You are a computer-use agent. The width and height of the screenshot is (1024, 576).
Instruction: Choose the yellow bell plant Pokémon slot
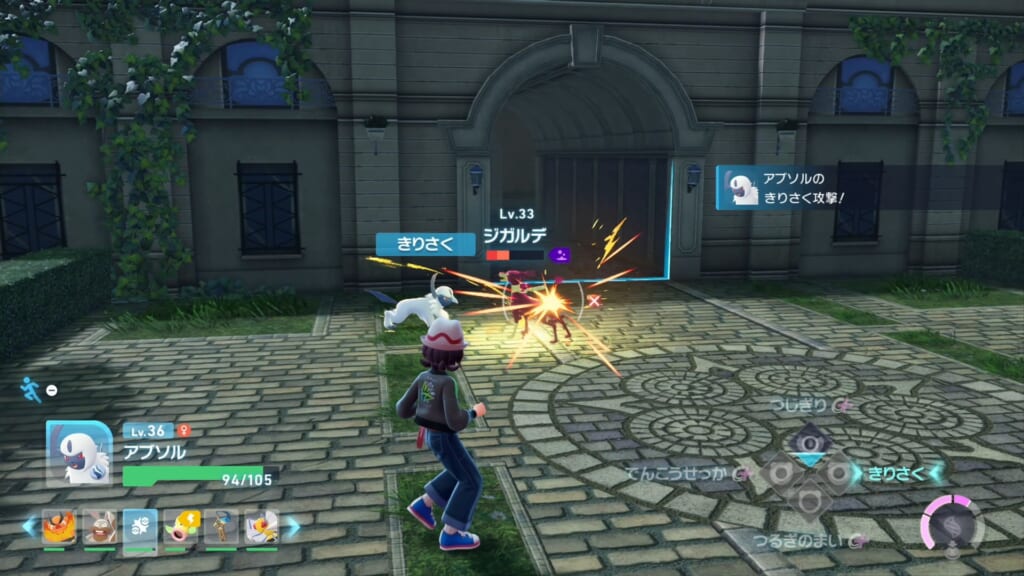pyautogui.click(x=181, y=526)
